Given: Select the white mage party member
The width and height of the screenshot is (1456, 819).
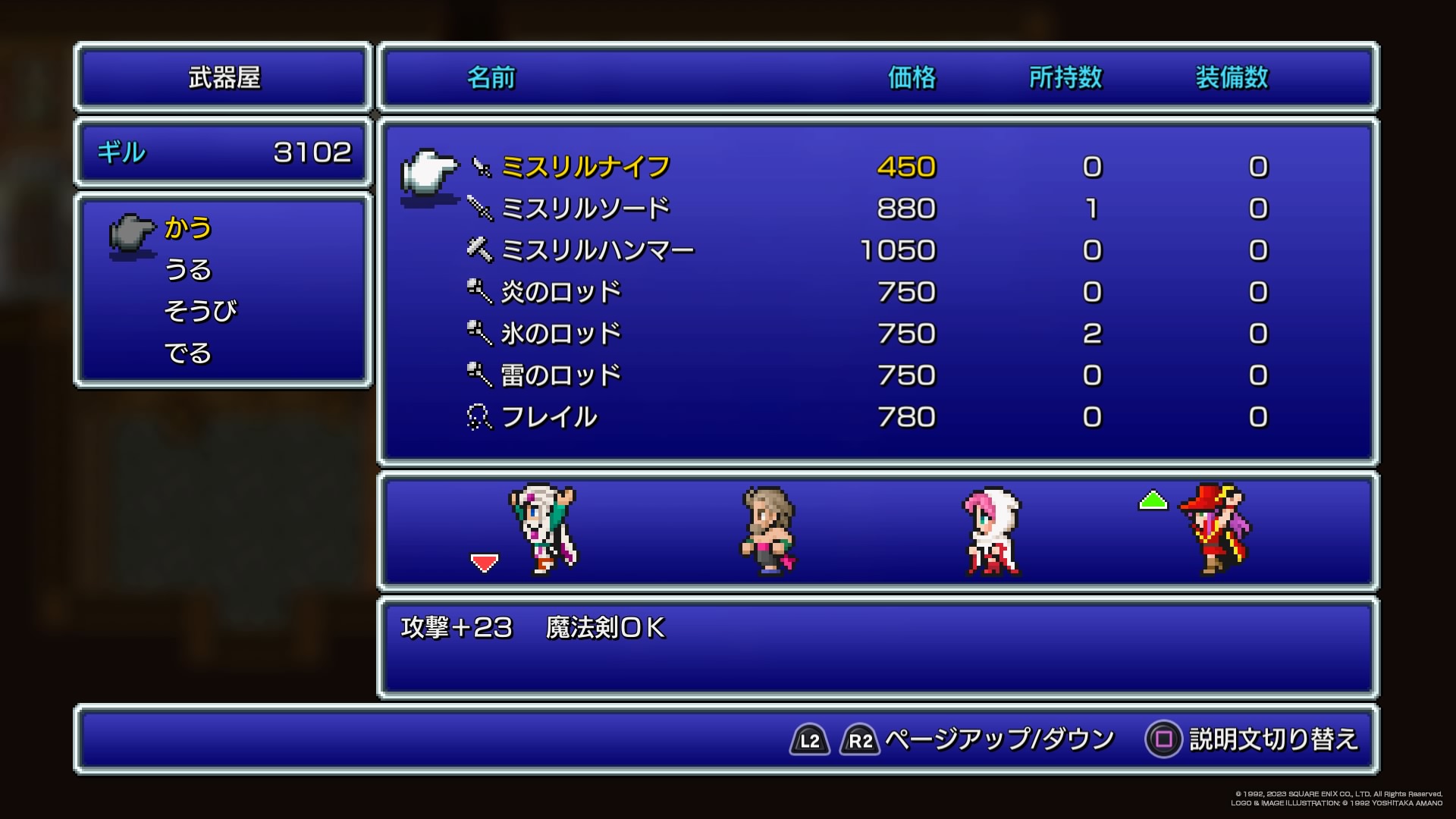Looking at the screenshot, I should click(x=992, y=532).
